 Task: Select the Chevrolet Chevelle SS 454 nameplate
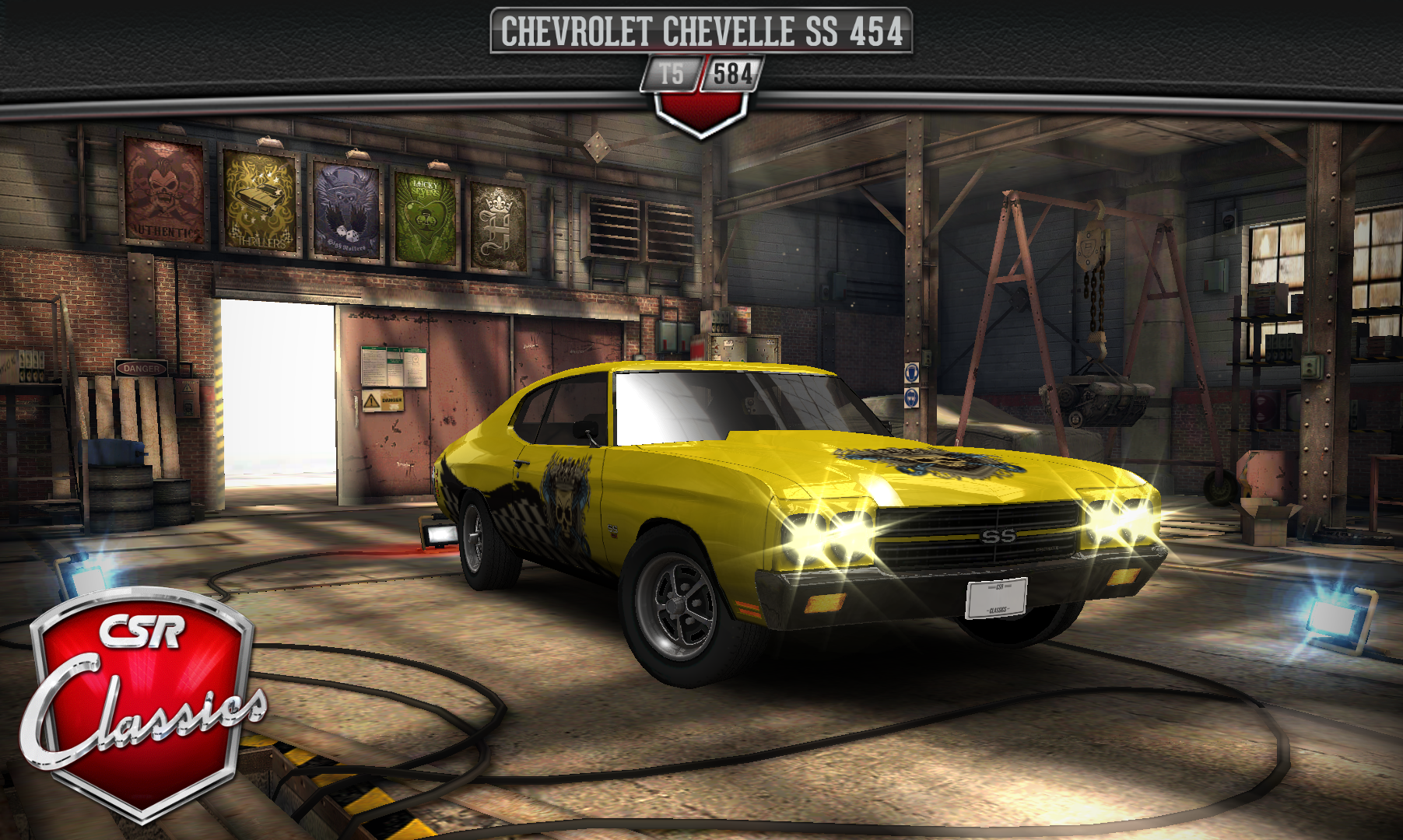coord(700,31)
